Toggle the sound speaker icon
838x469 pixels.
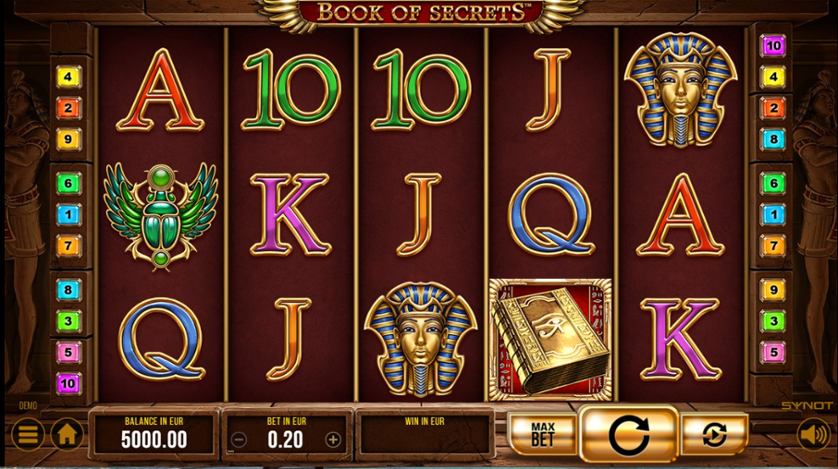pos(811,435)
